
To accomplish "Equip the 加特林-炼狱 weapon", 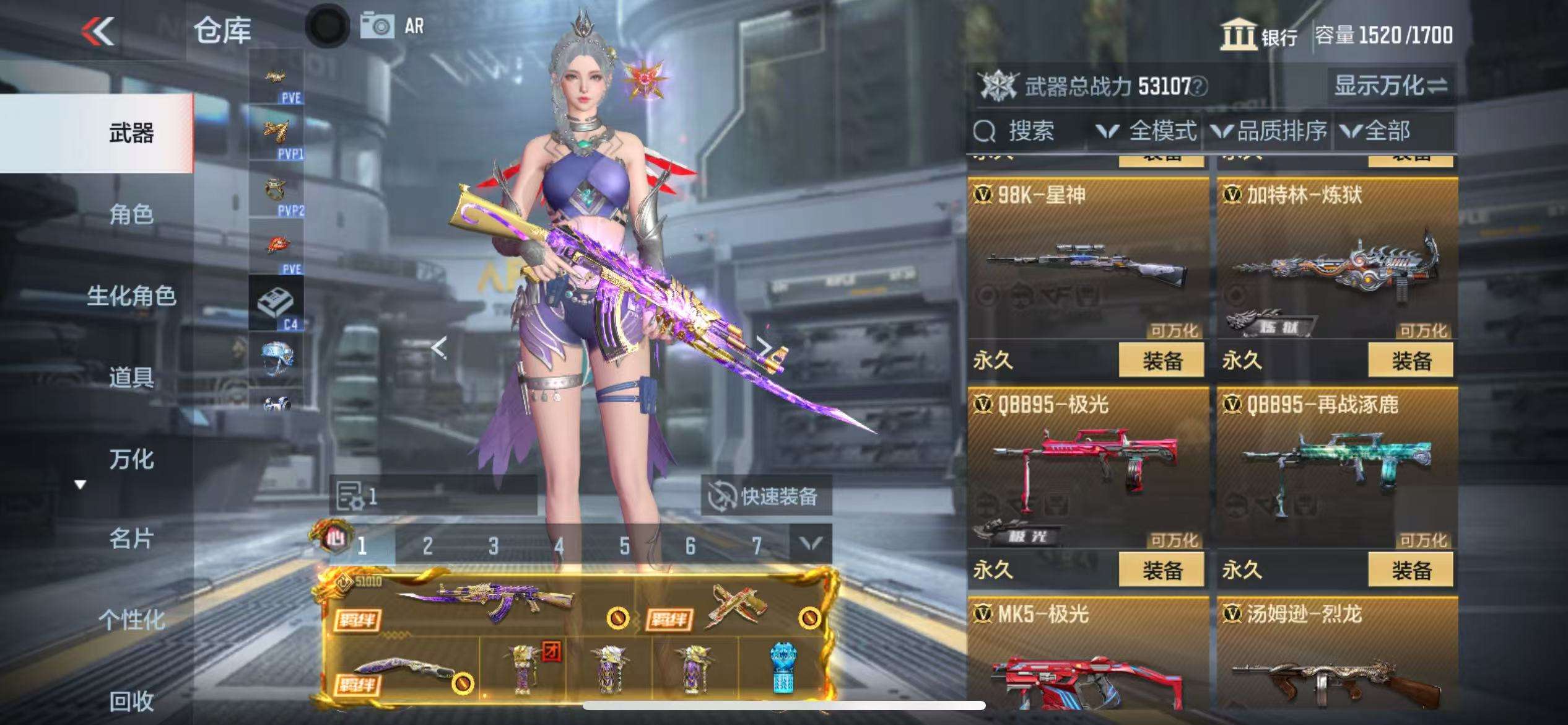I will 1410,360.
